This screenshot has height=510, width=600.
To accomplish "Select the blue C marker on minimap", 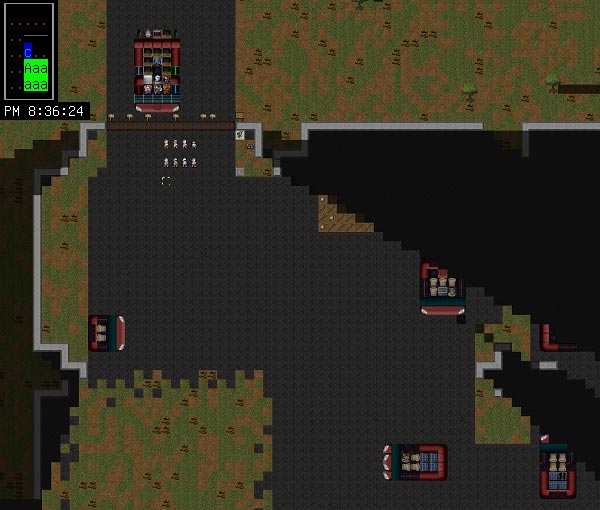I will coord(29,49).
